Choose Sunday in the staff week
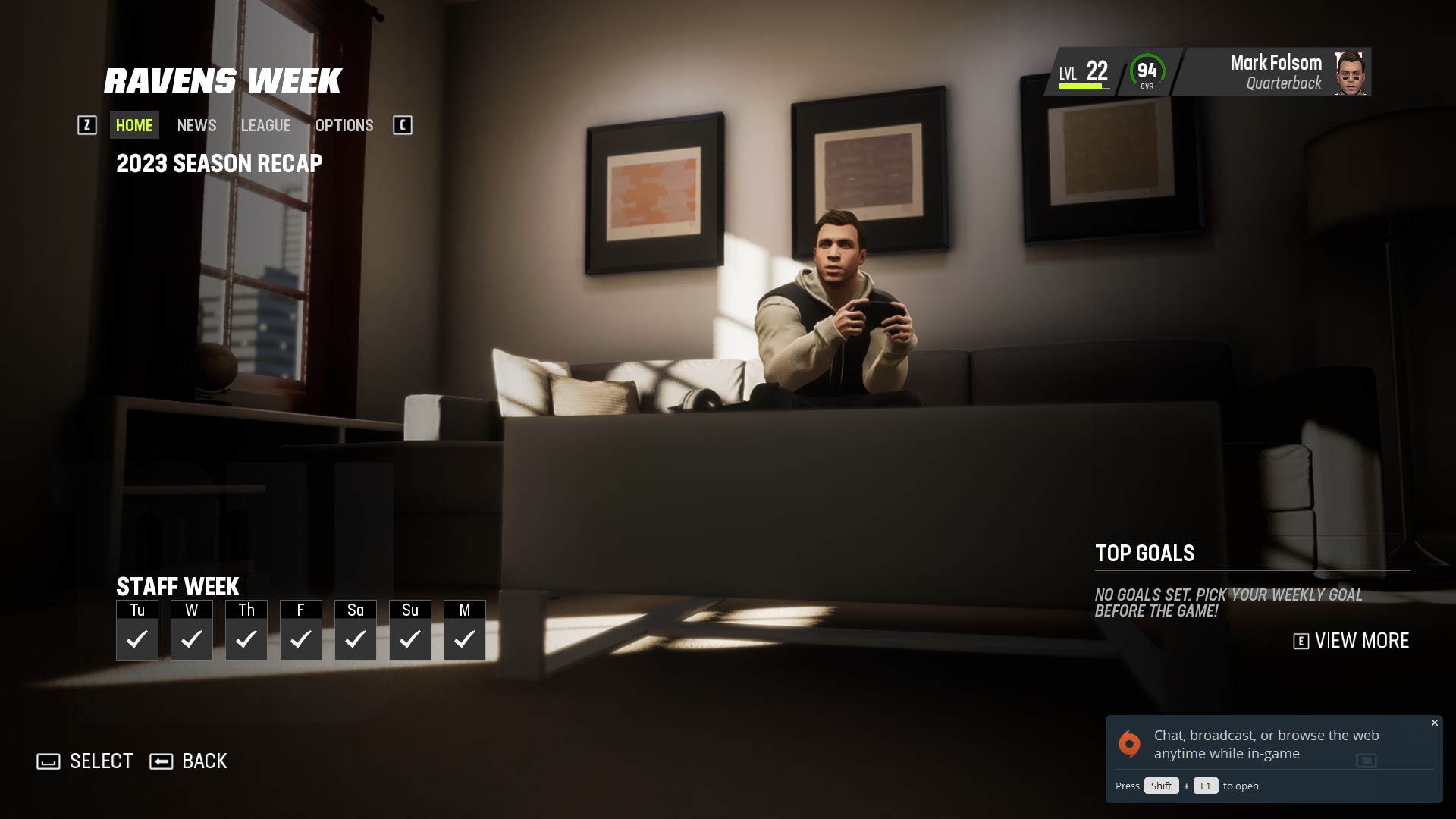This screenshot has height=819, width=1456. (410, 630)
